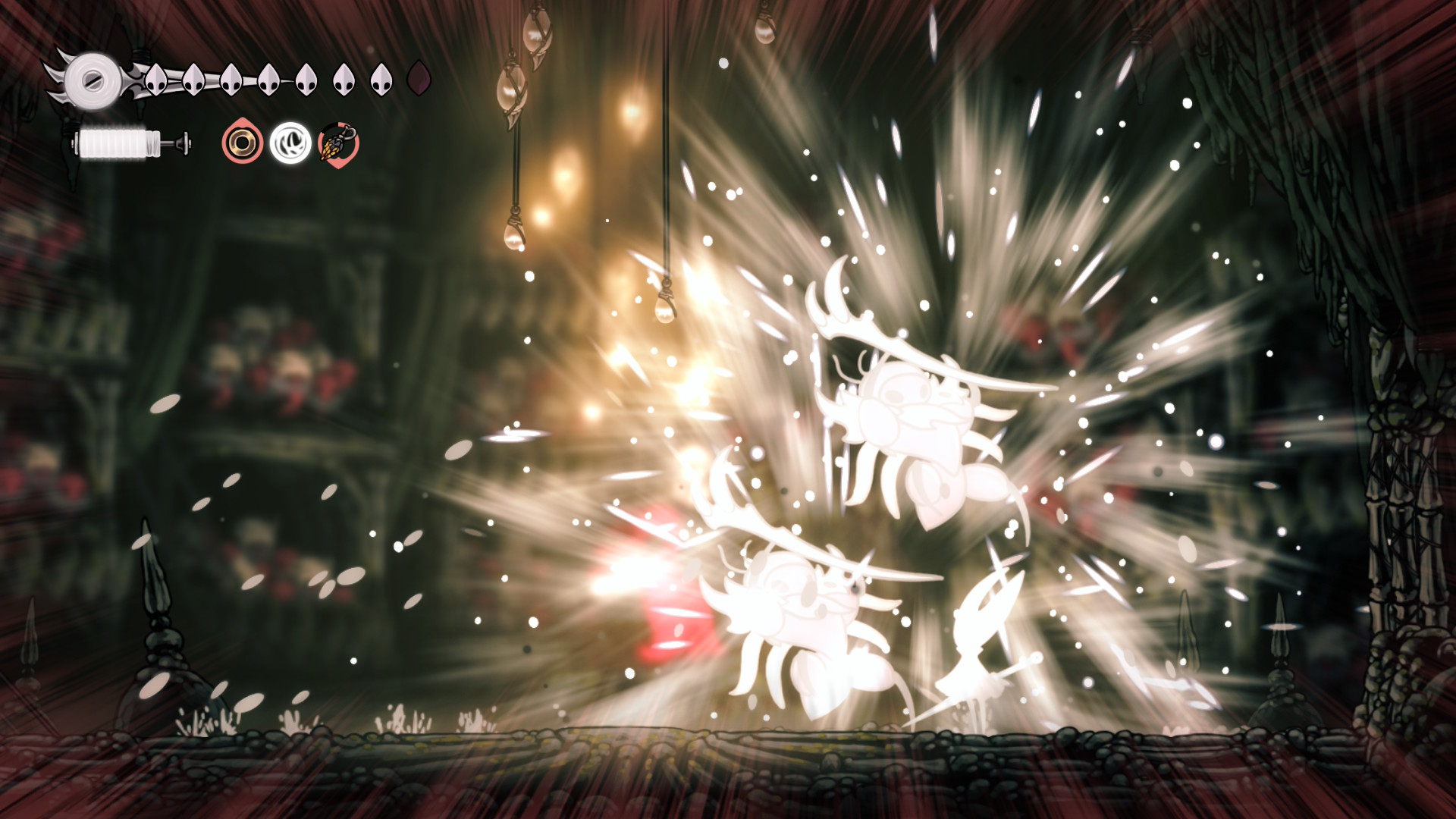Click the darkened final mask slot
The height and width of the screenshot is (819, 1456).
419,77
